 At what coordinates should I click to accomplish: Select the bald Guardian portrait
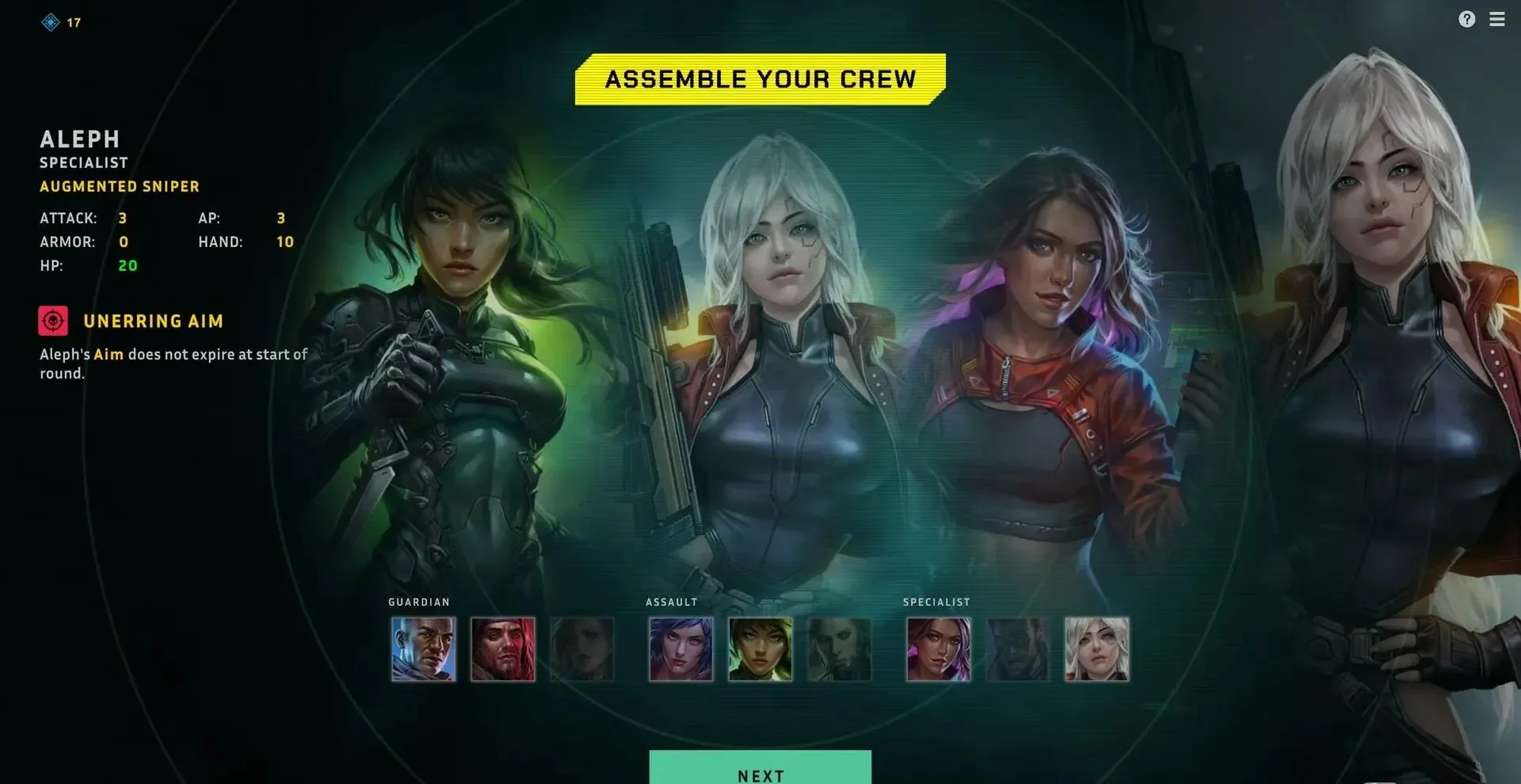[423, 649]
